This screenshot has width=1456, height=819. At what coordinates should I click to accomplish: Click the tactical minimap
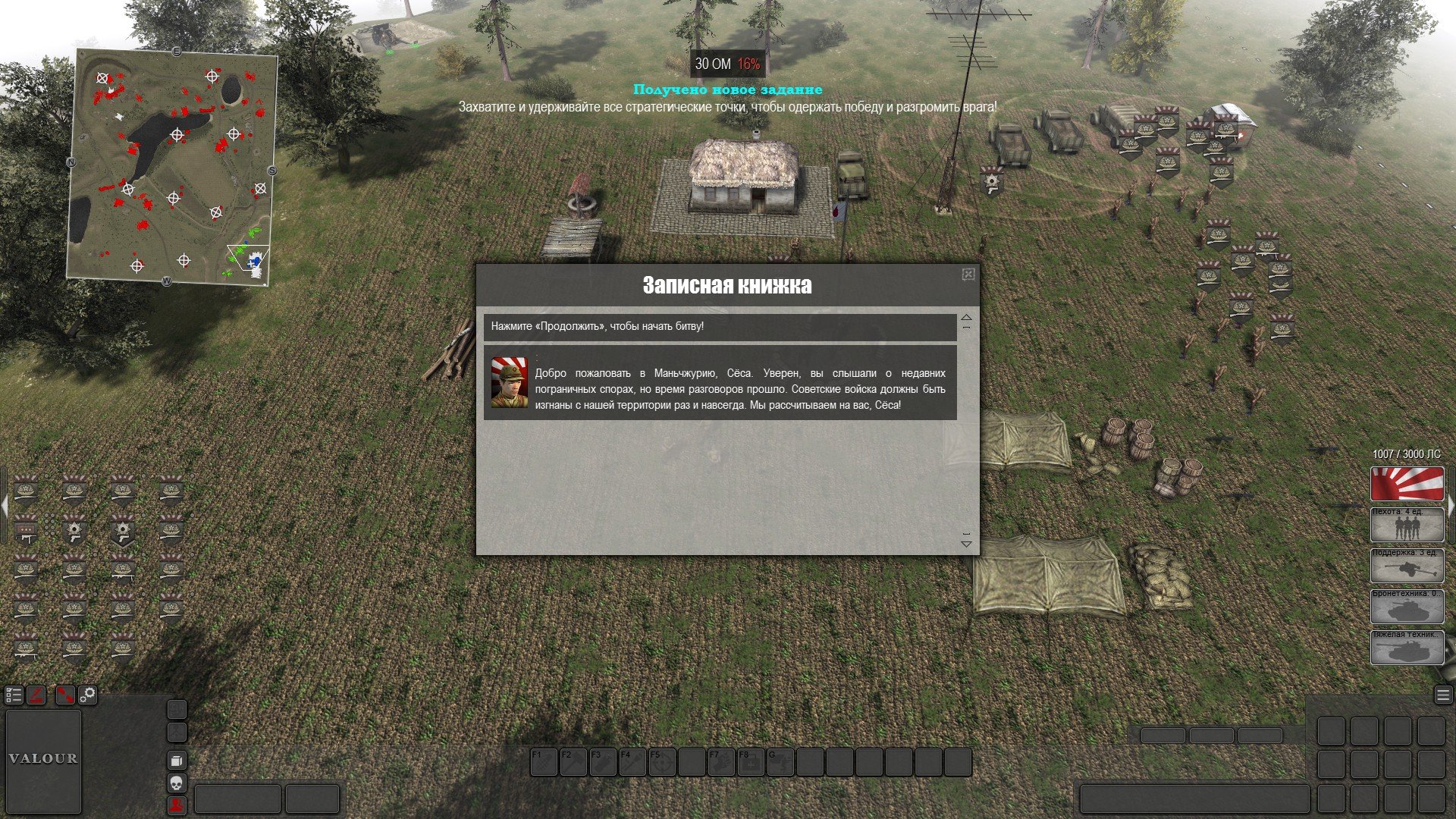click(172, 165)
